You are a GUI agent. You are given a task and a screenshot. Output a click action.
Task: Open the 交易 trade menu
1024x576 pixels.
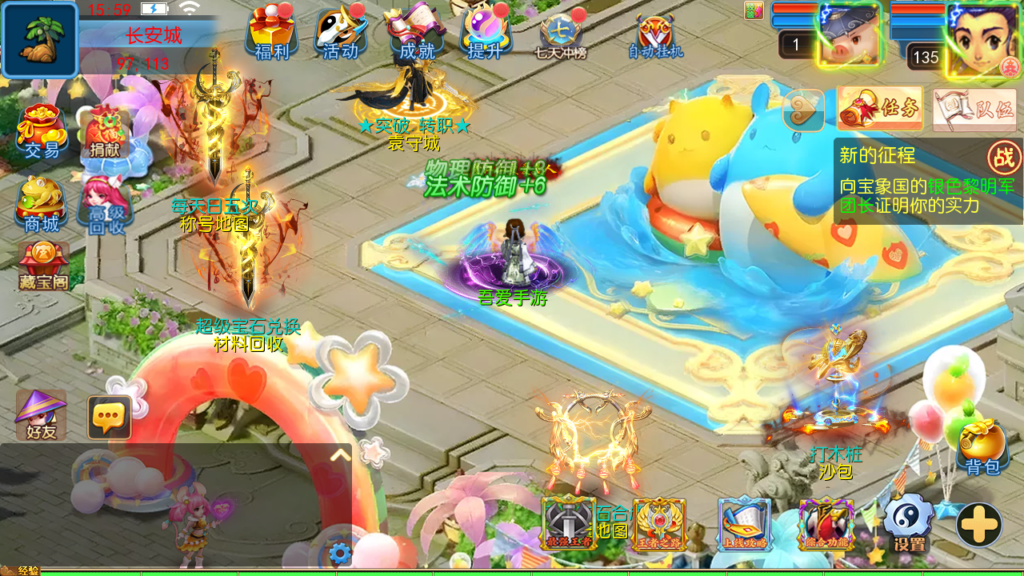click(42, 132)
